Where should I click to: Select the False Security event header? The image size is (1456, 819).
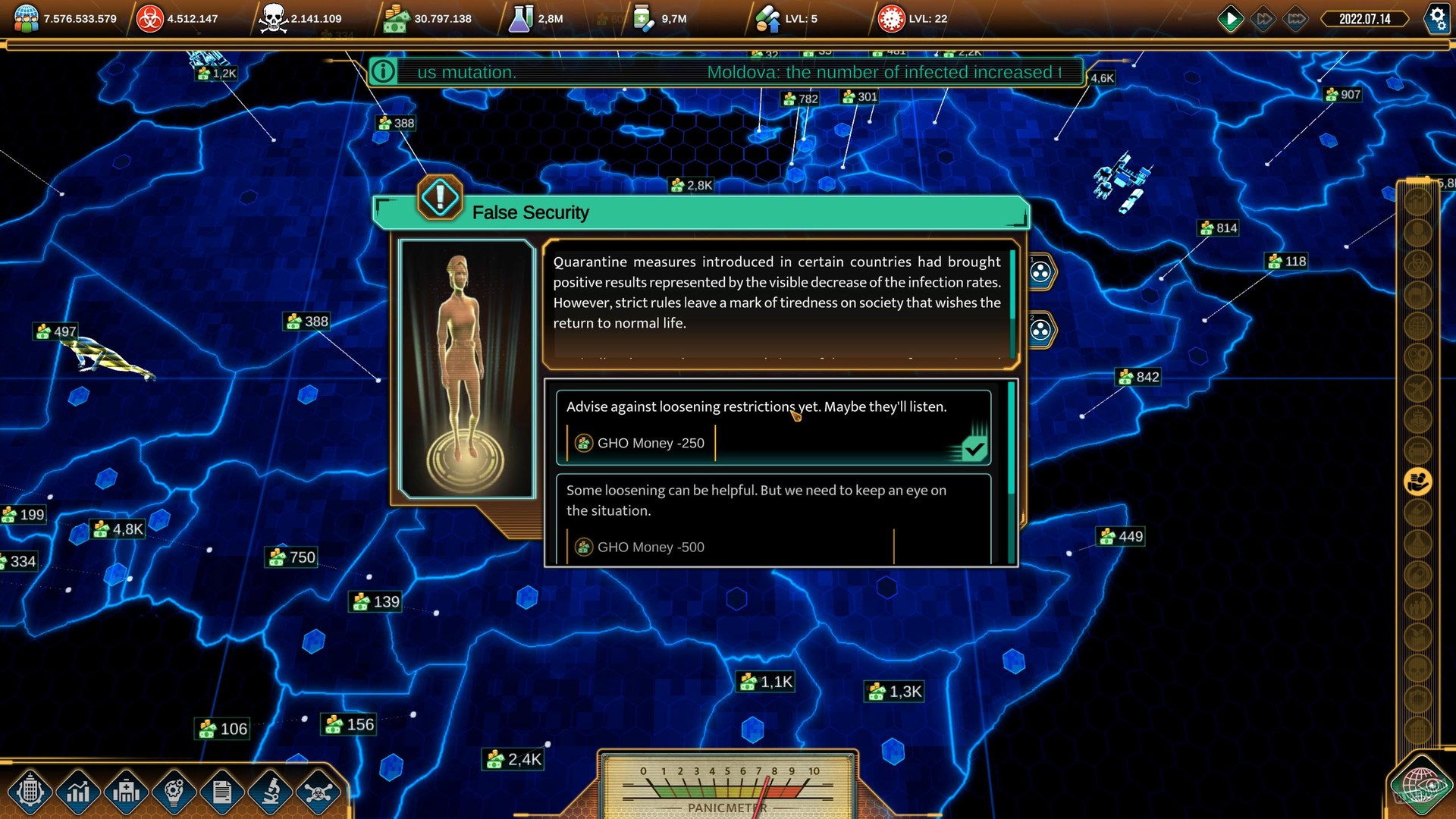coord(531,212)
